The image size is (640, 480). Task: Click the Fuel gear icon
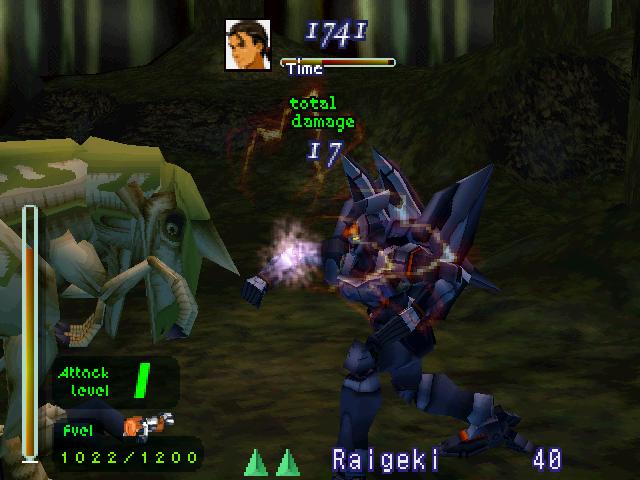[x=147, y=425]
